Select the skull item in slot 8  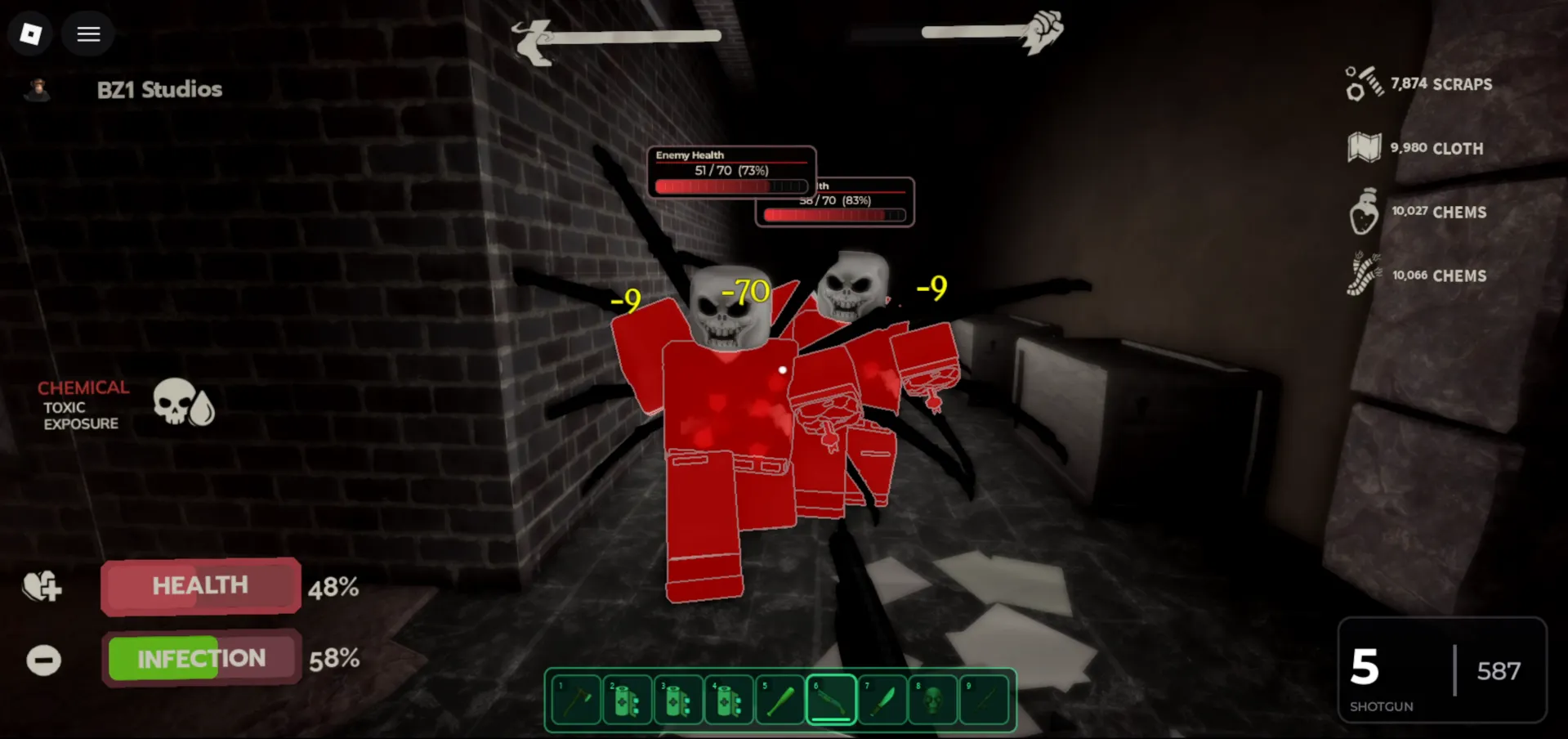(933, 700)
